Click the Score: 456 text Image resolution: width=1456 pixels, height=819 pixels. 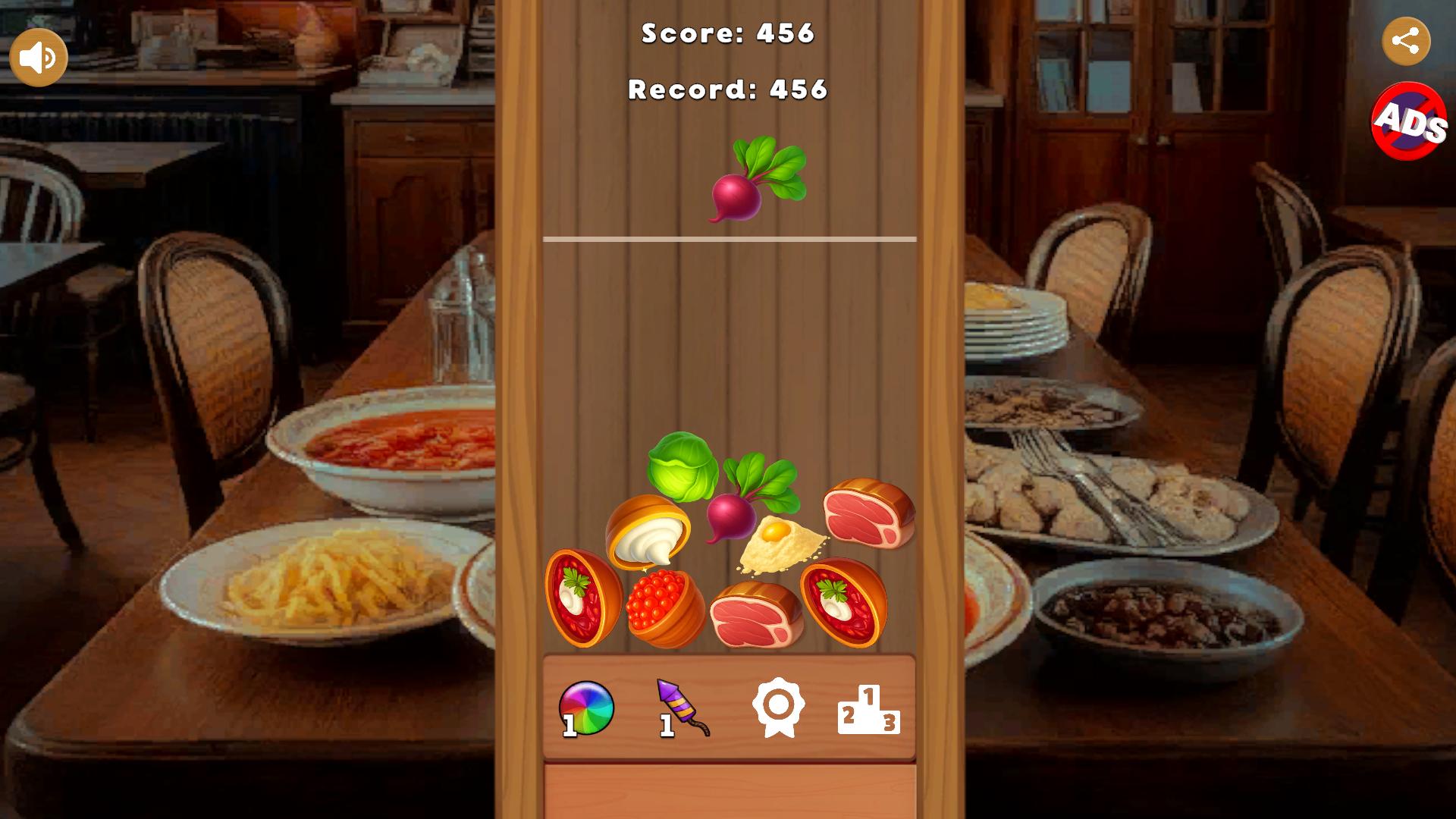pos(727,33)
